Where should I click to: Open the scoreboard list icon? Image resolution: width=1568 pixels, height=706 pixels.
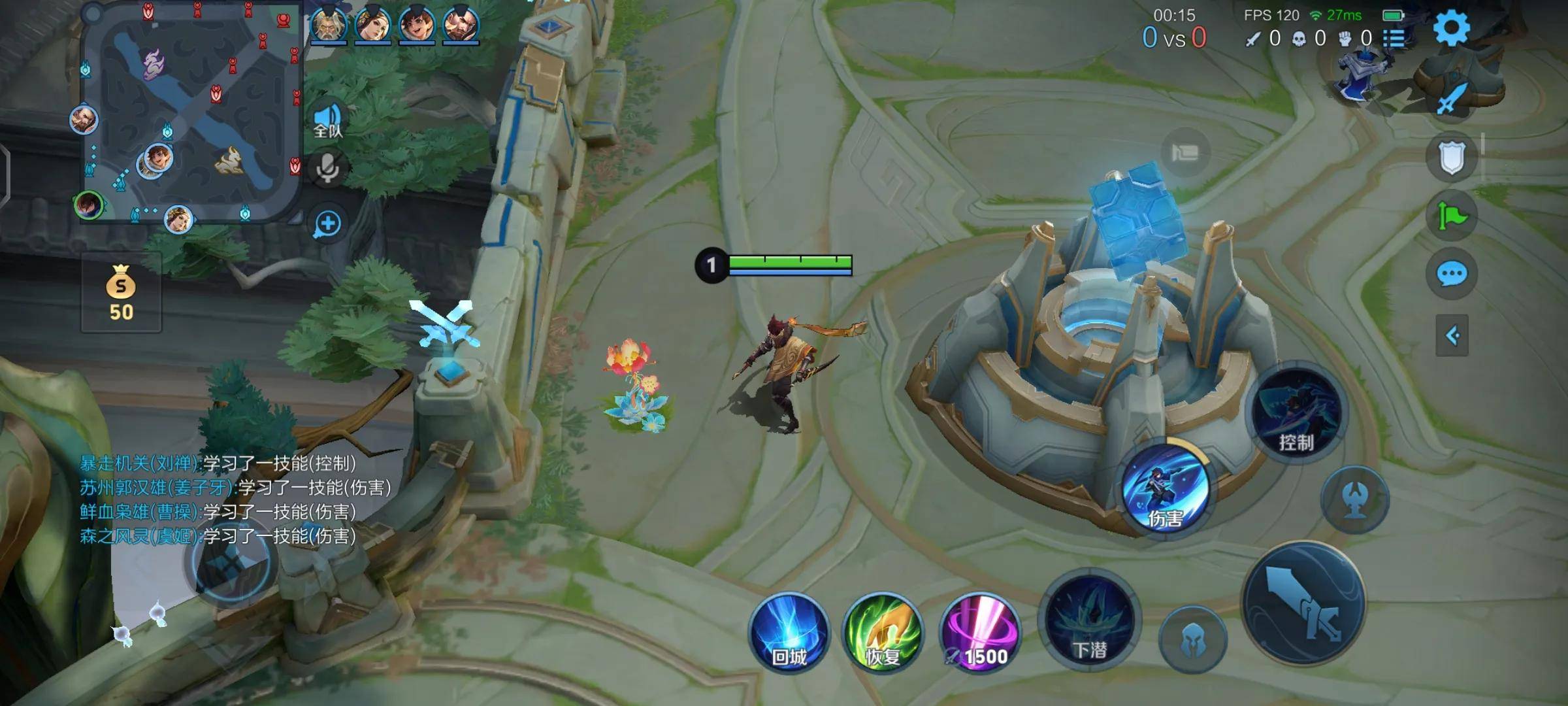1393,38
